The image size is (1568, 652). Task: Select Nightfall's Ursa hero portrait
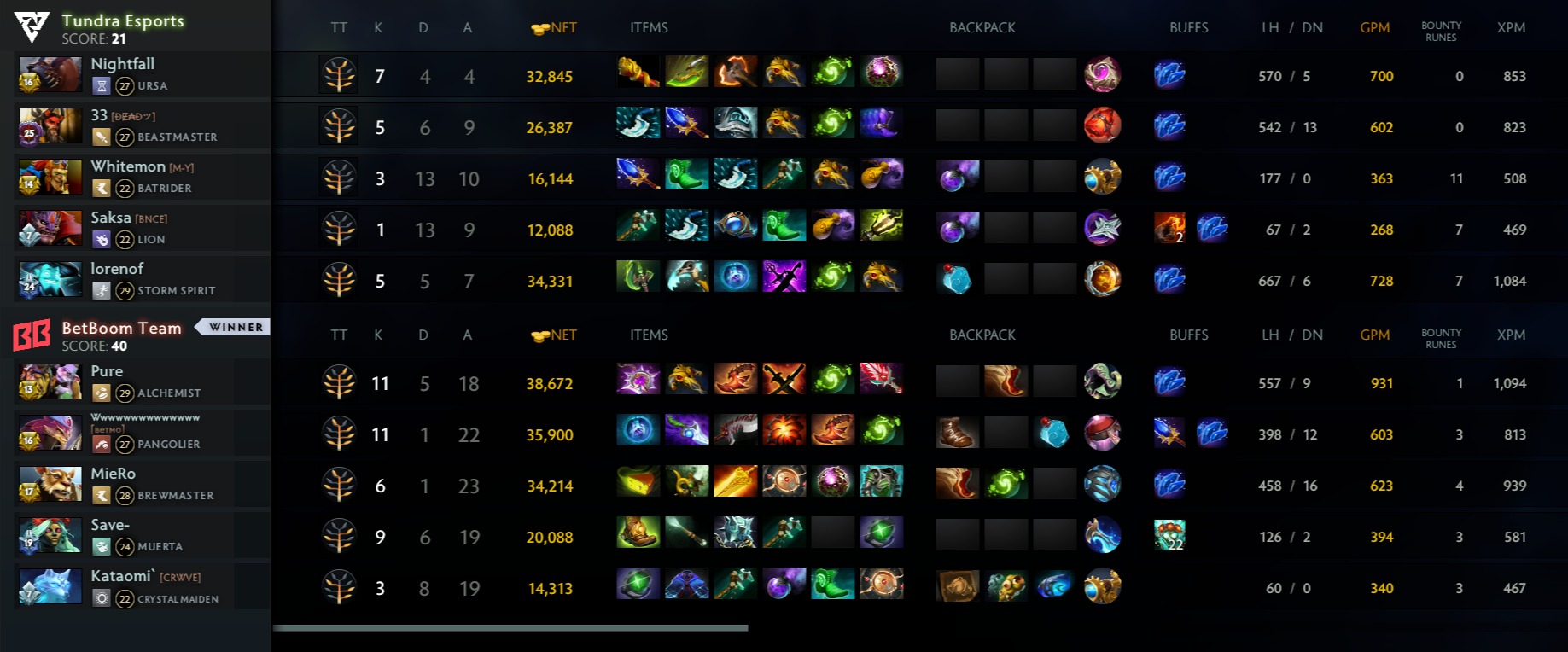(50, 75)
